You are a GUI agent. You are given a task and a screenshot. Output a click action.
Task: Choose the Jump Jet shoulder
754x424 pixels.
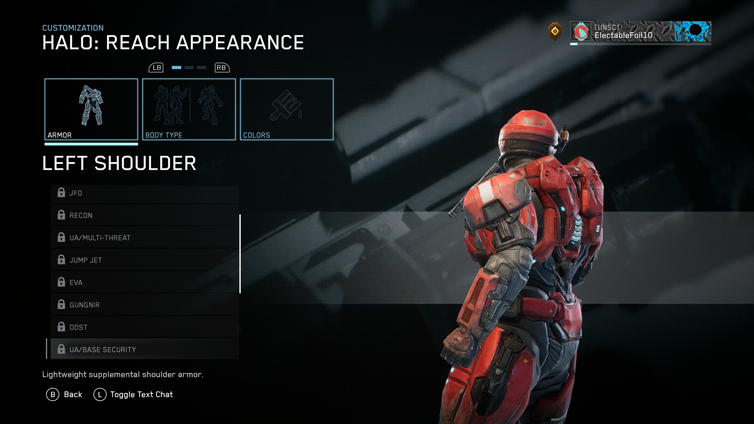[x=145, y=260]
